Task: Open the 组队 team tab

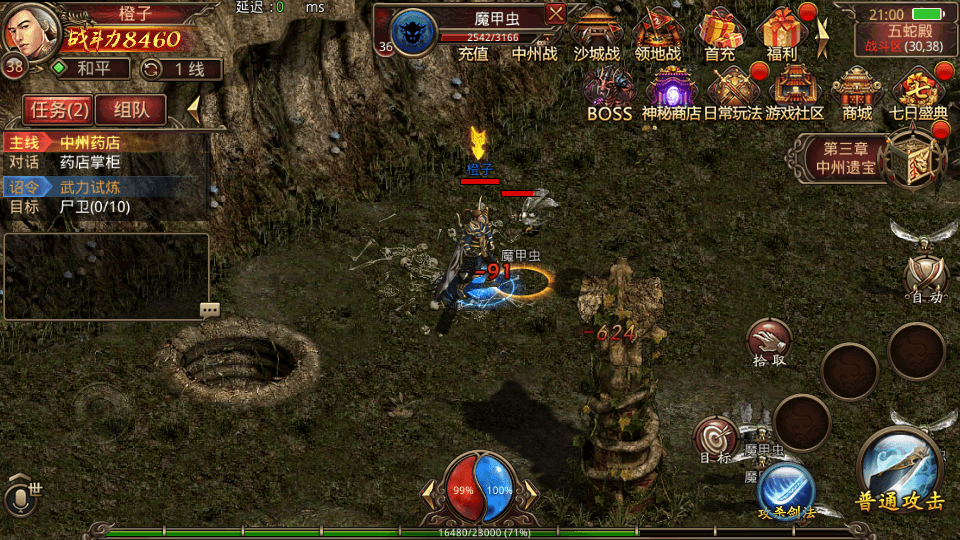Action: tap(131, 110)
